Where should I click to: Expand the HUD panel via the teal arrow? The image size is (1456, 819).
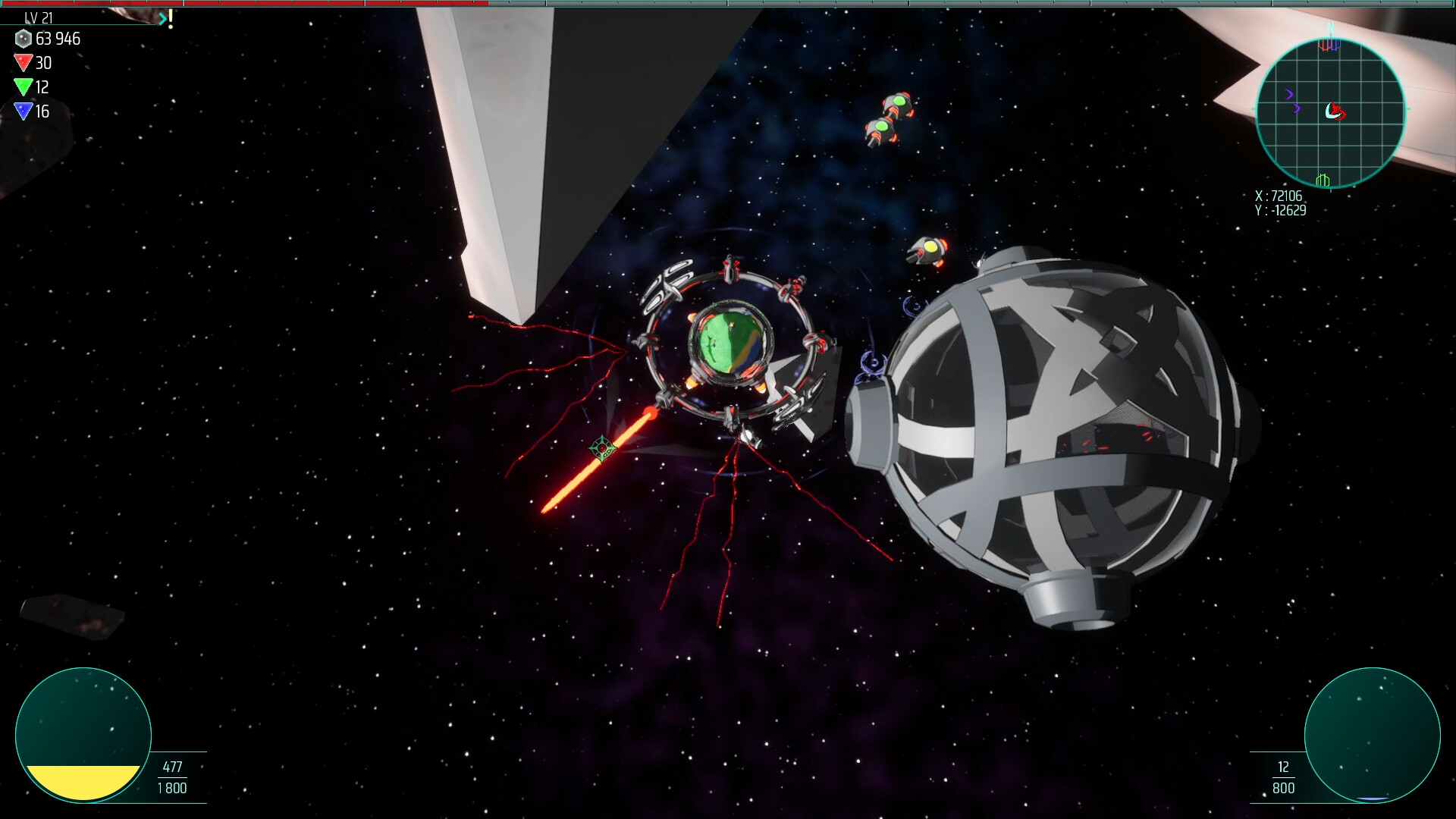(x=162, y=18)
